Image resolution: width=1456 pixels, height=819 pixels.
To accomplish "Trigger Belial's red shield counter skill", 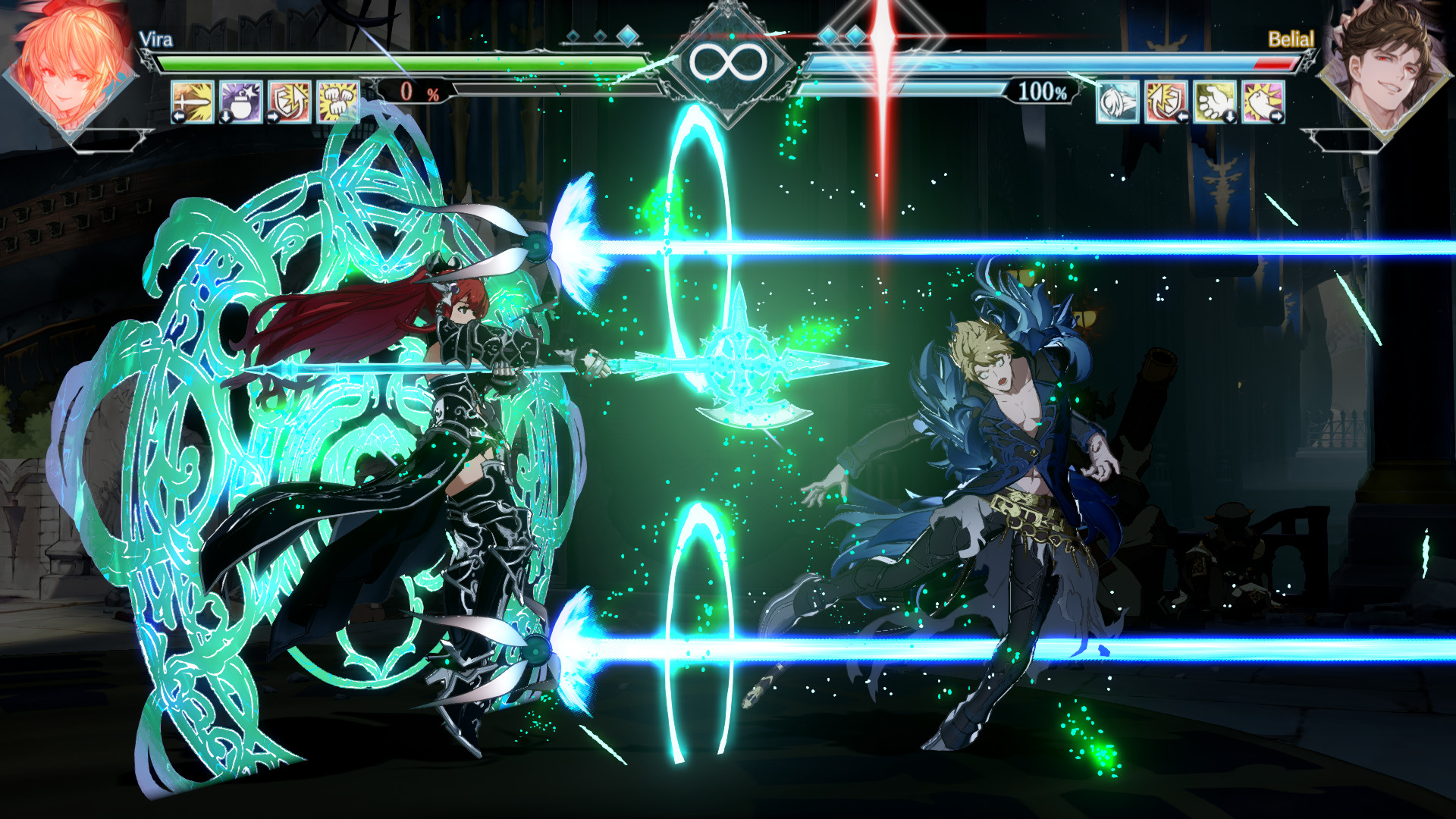I will [x=1166, y=102].
